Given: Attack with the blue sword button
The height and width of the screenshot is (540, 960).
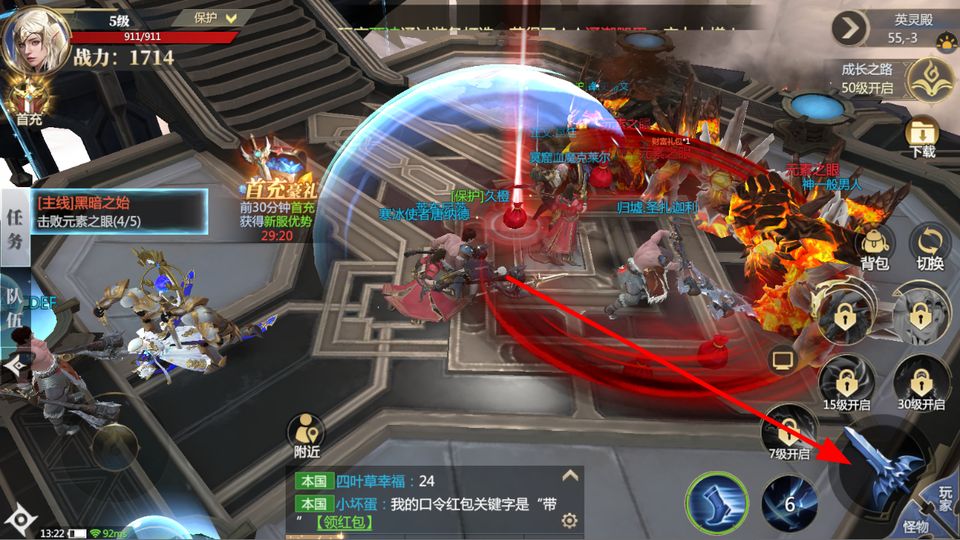Looking at the screenshot, I should coord(884,468).
